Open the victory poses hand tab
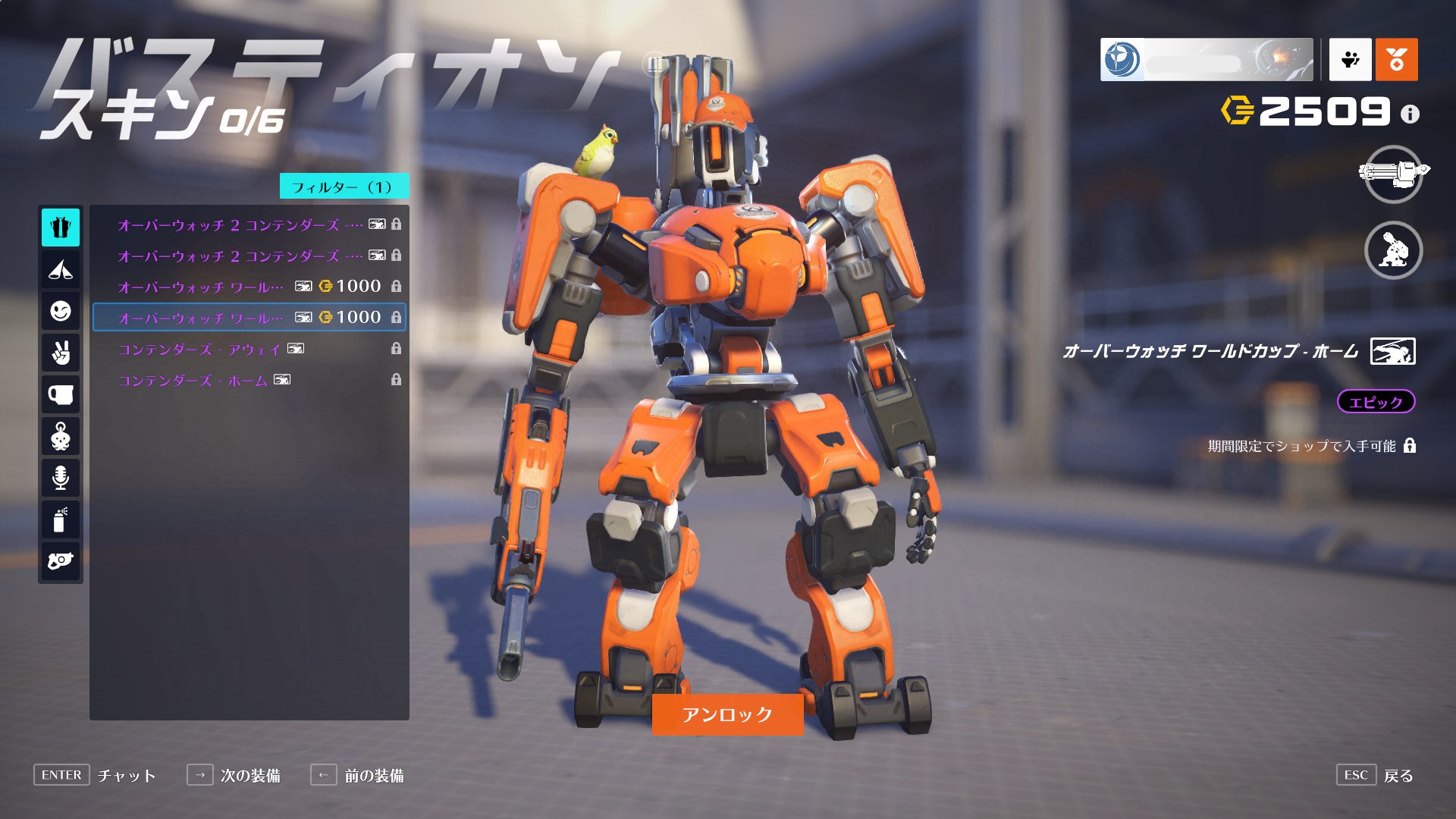The image size is (1456, 819). (x=61, y=353)
